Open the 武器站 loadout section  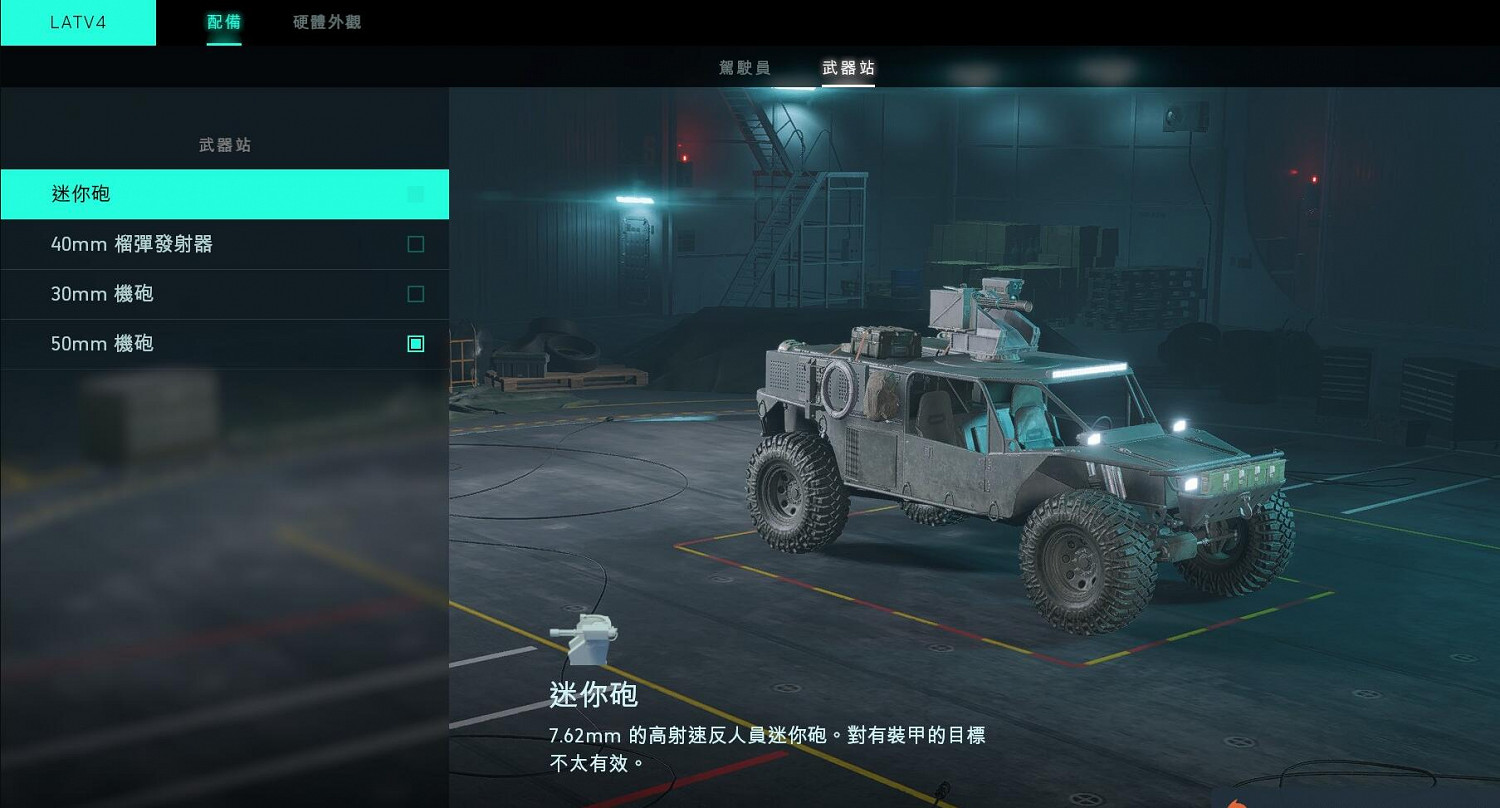848,68
